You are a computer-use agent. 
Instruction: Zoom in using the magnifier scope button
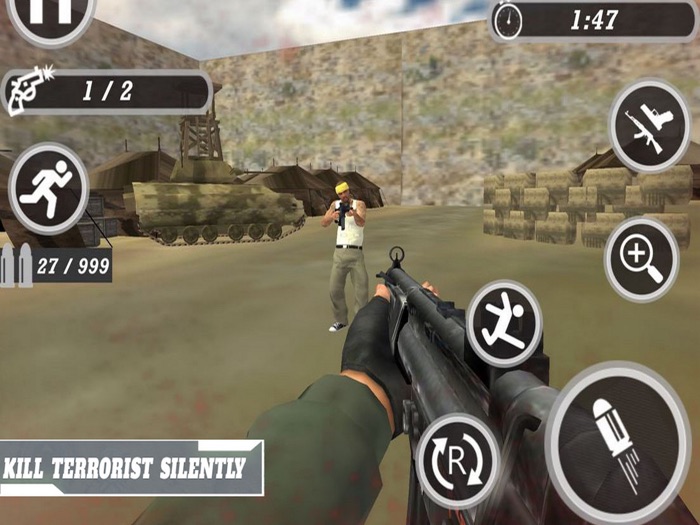641,259
